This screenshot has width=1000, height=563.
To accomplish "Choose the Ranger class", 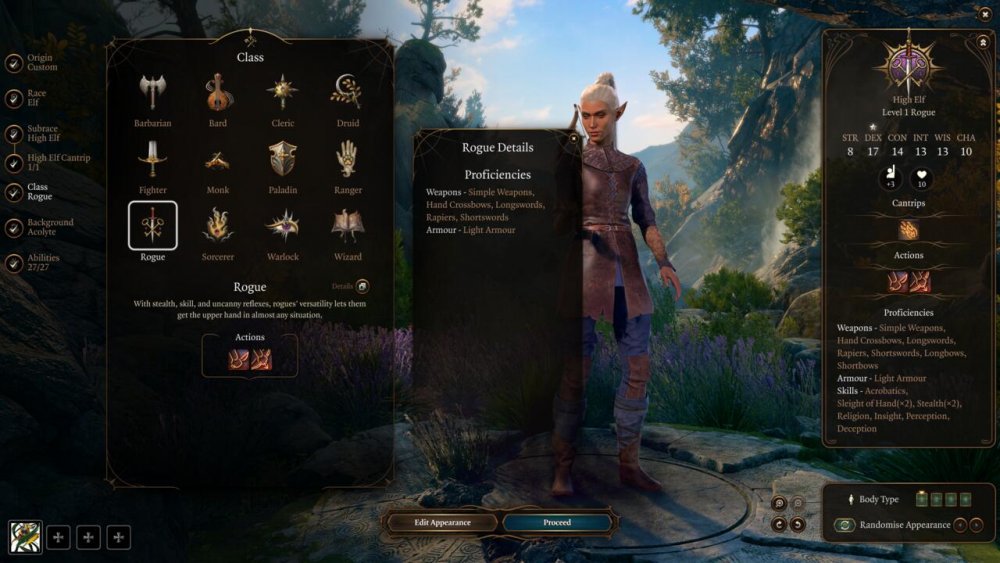I will (347, 159).
